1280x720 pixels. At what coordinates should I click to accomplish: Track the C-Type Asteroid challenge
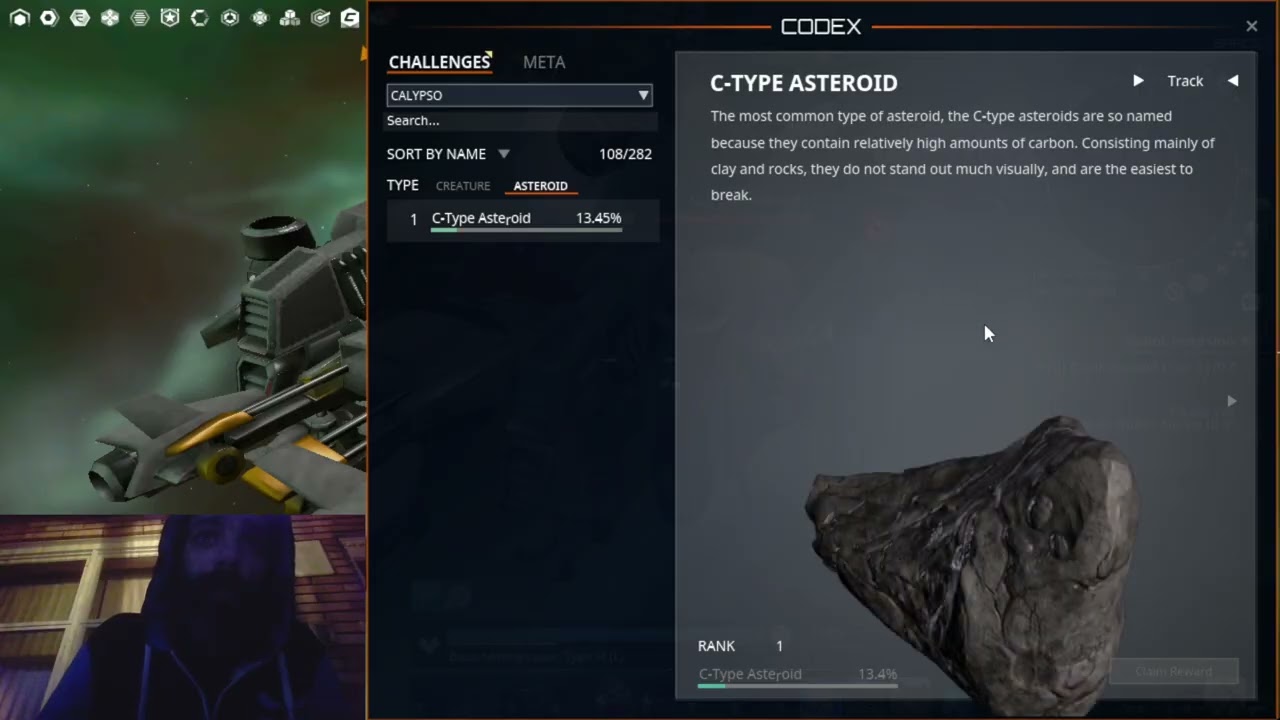1185,81
